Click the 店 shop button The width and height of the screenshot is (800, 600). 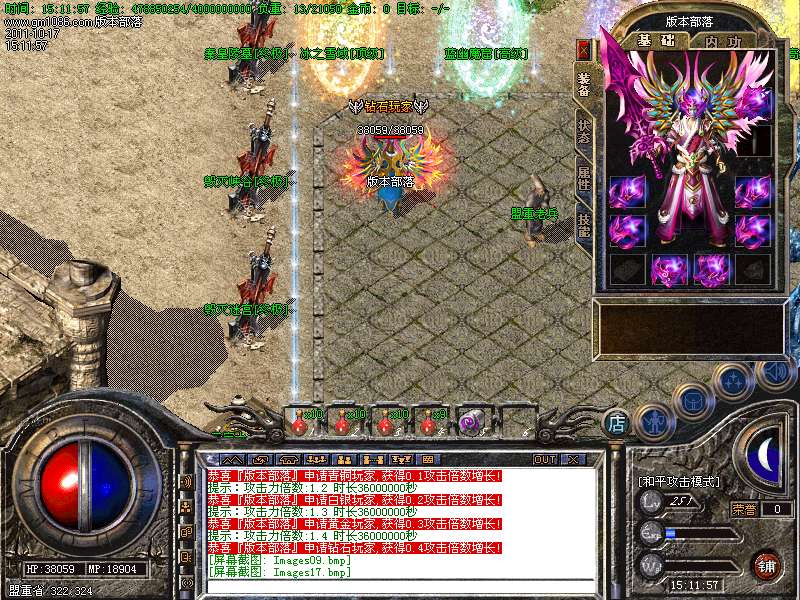[x=618, y=423]
